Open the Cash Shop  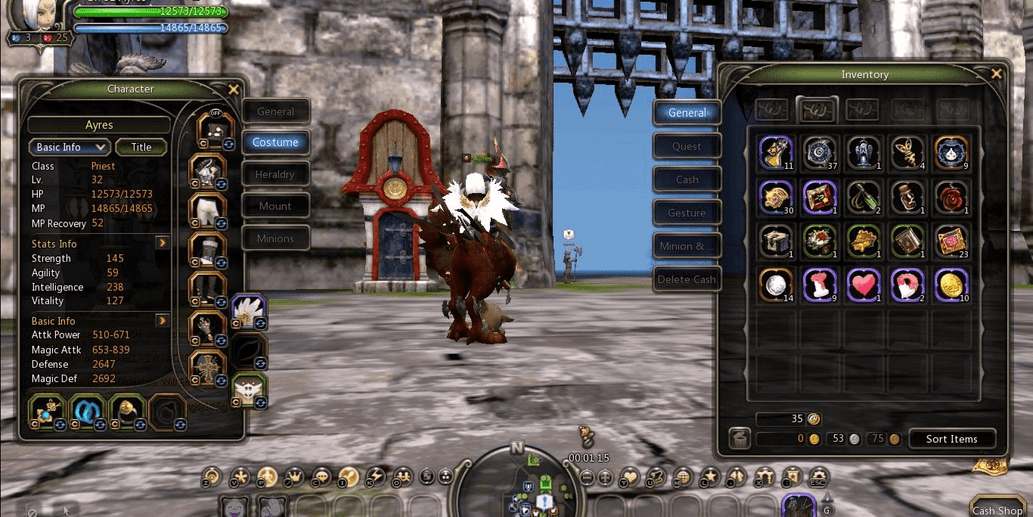pos(998,510)
